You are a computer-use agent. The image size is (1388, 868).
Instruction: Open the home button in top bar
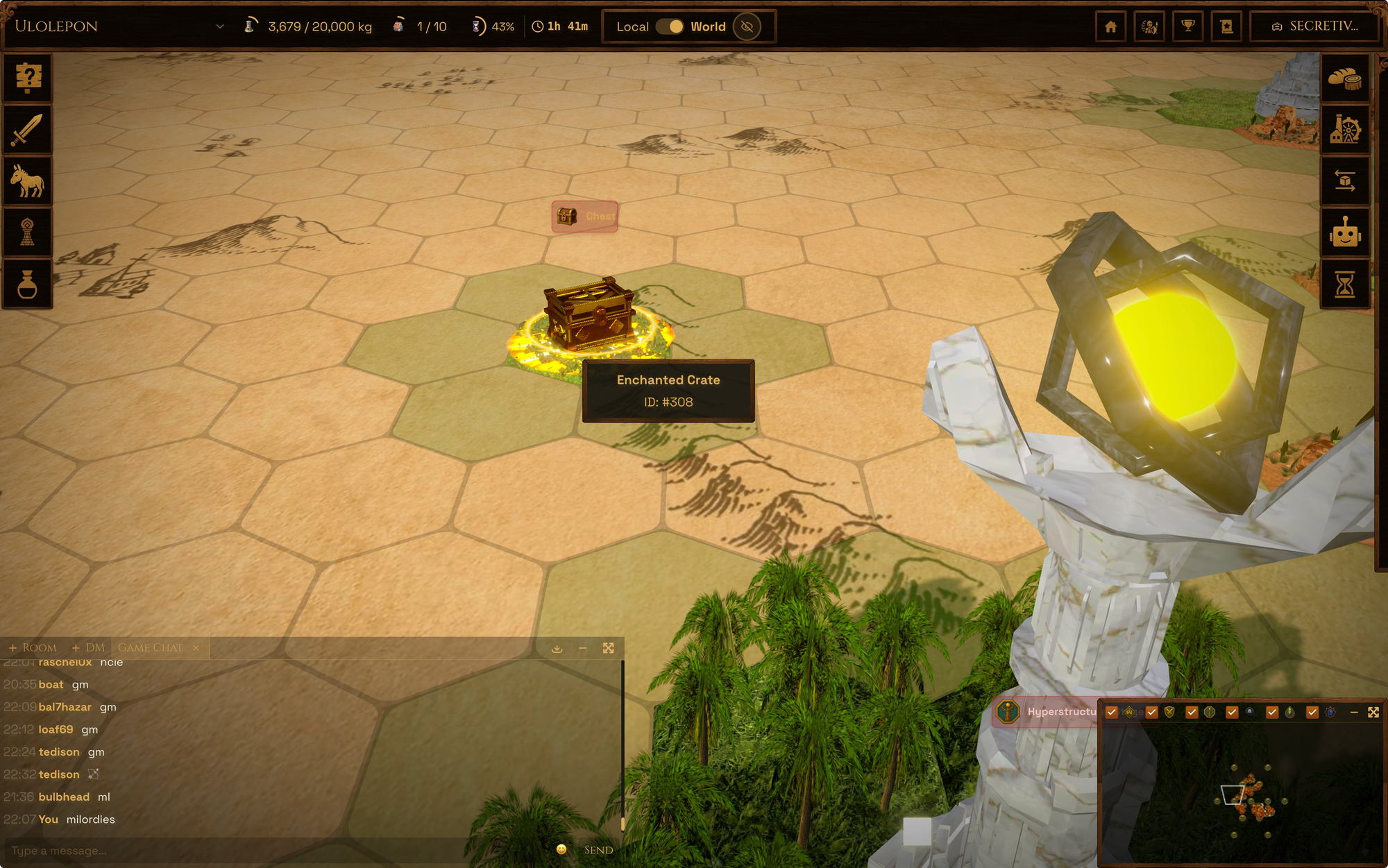[1110, 26]
